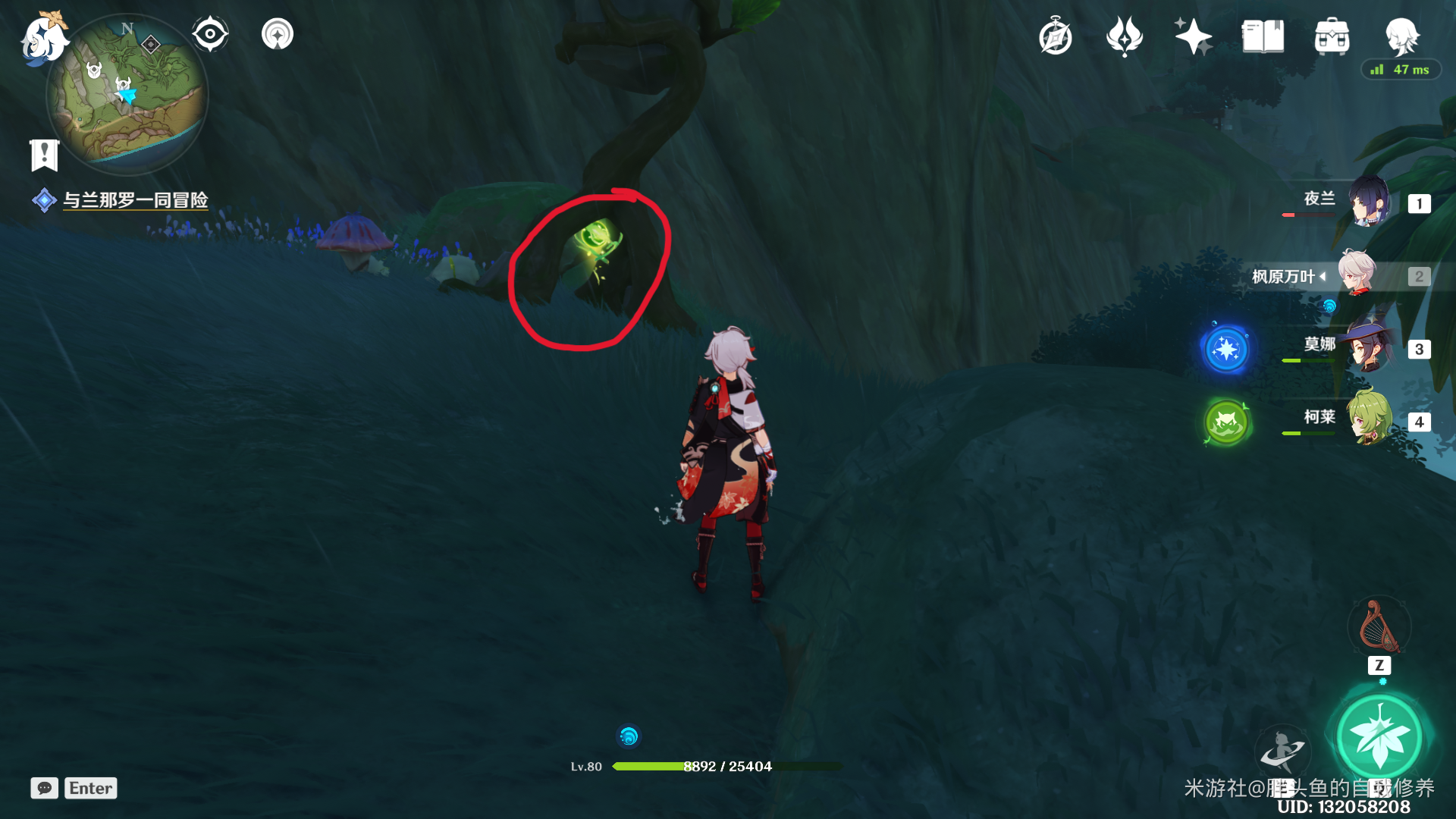
Task: Select party member 枫原万叶
Action: 1356,275
